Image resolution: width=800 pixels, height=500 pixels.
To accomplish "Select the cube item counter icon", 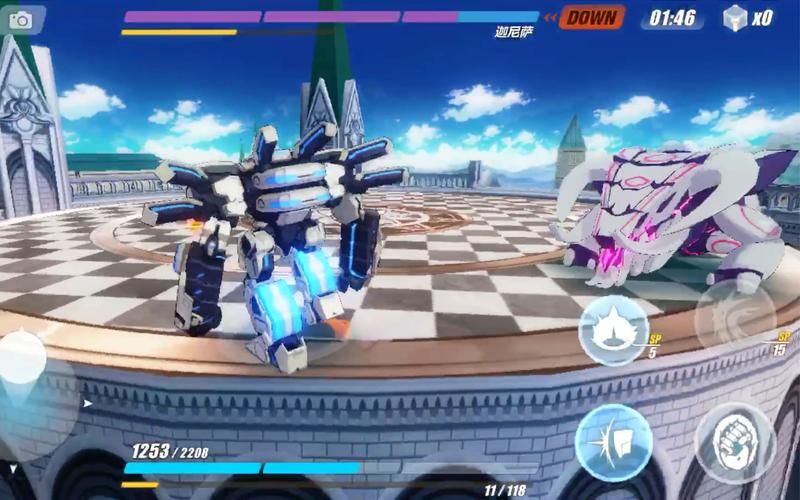I will coord(735,18).
